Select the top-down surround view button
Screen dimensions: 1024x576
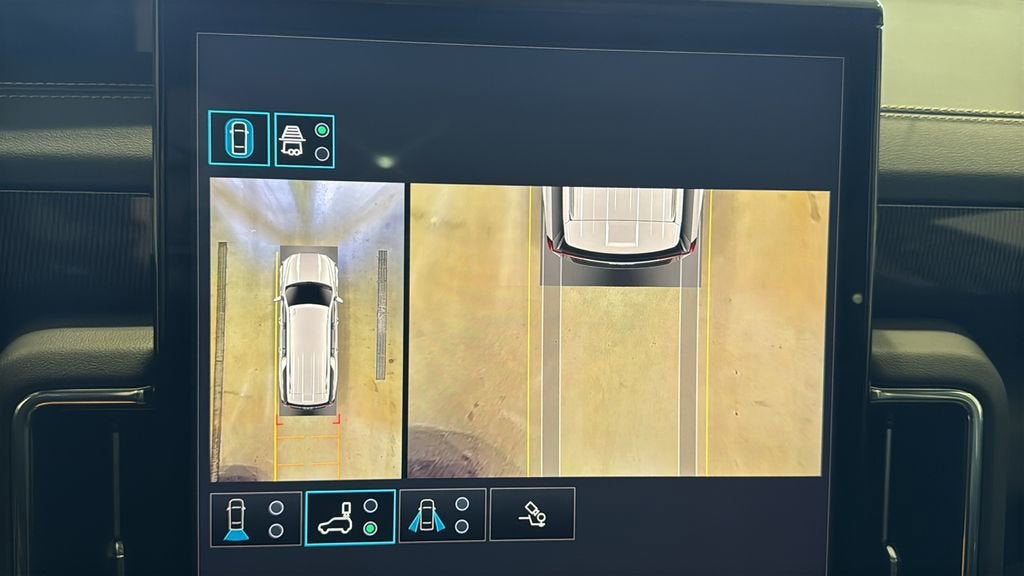coord(239,138)
